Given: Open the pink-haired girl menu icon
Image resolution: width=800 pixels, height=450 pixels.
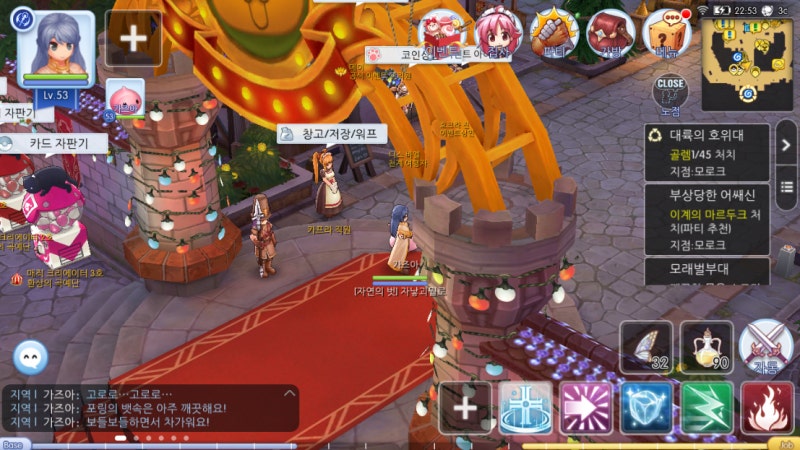Looking at the screenshot, I should click(497, 32).
